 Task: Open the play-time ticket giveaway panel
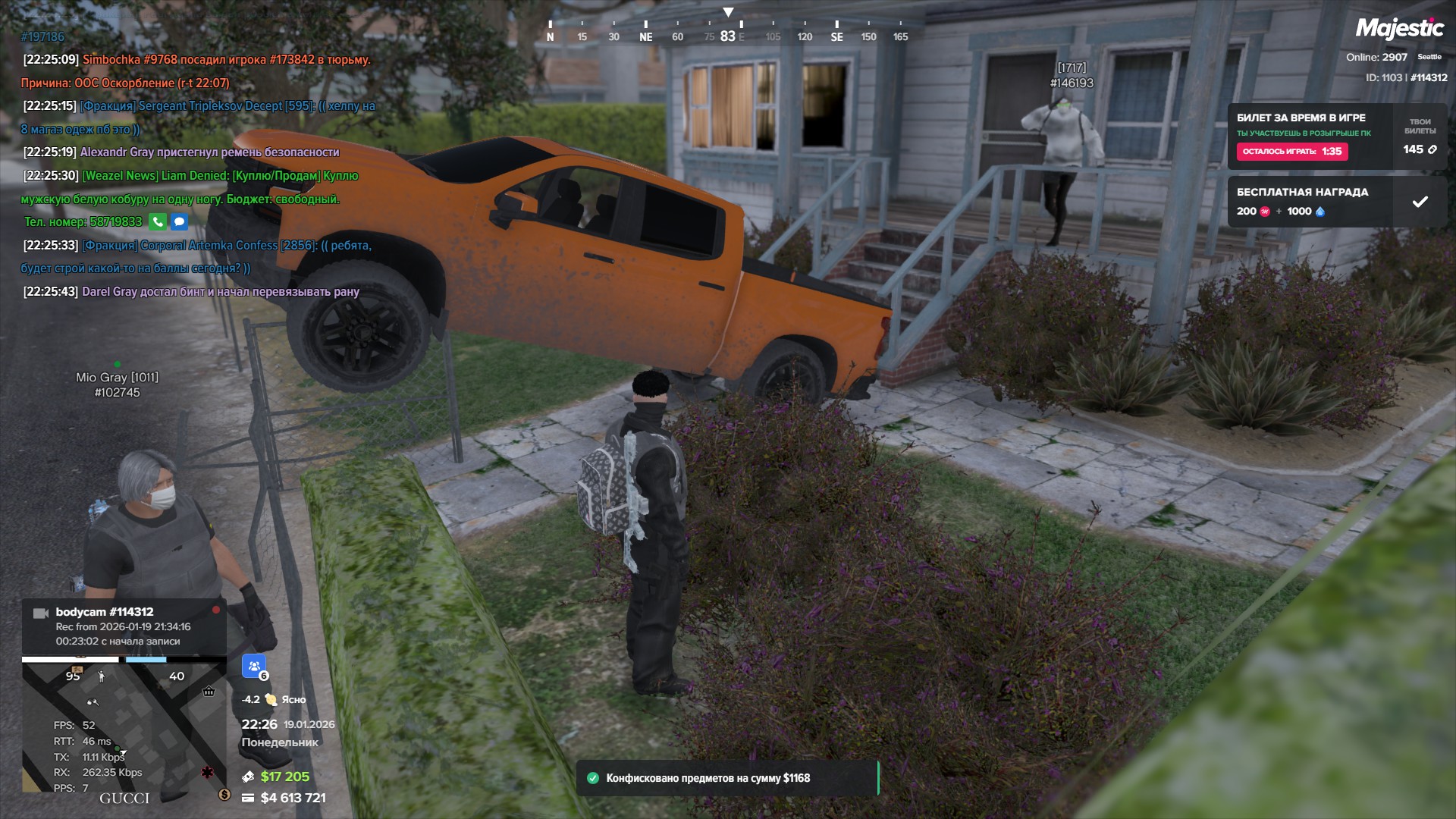[x=1308, y=136]
